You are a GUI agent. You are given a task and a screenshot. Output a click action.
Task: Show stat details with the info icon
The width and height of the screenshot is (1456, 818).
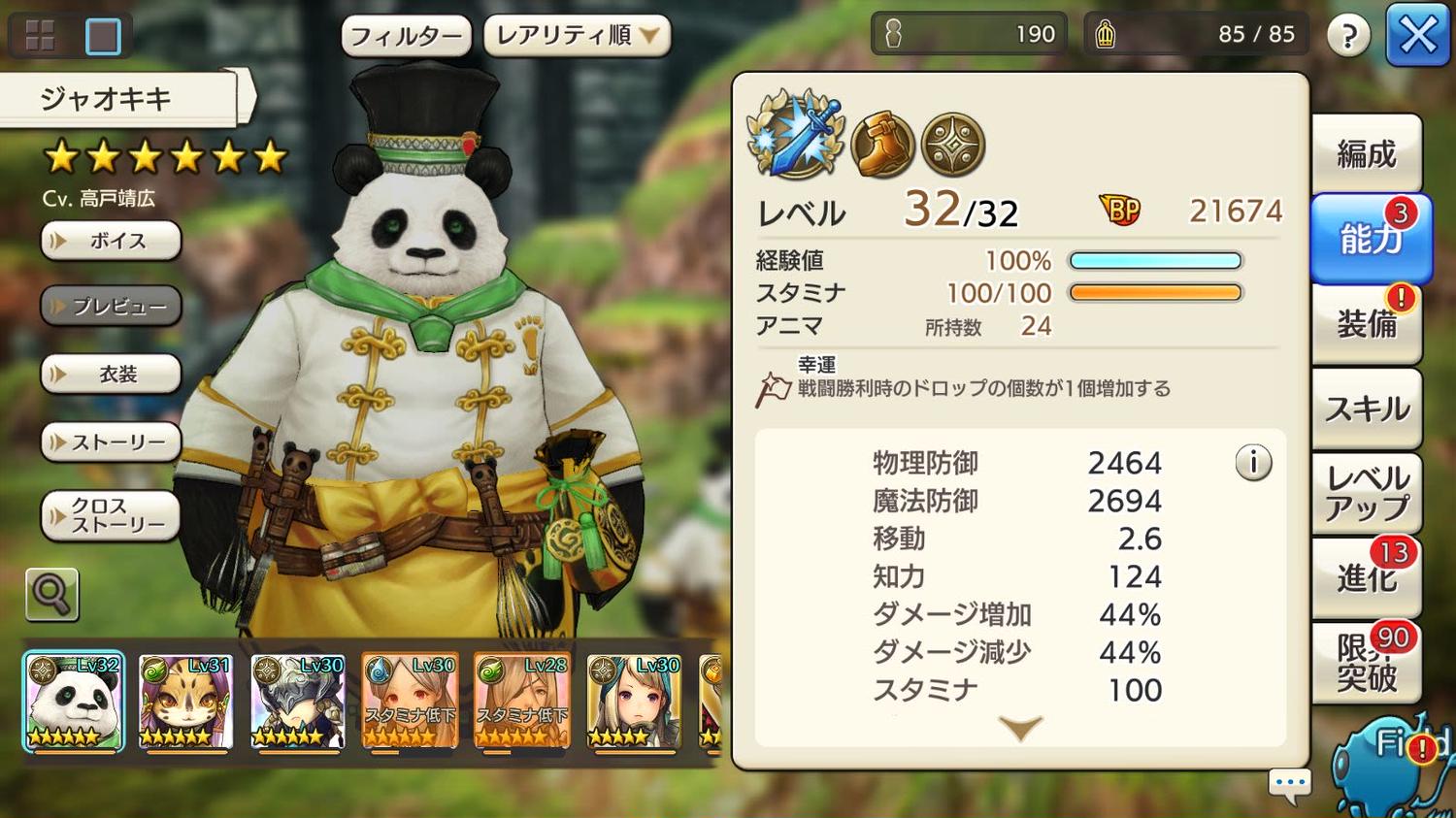pyautogui.click(x=1253, y=463)
